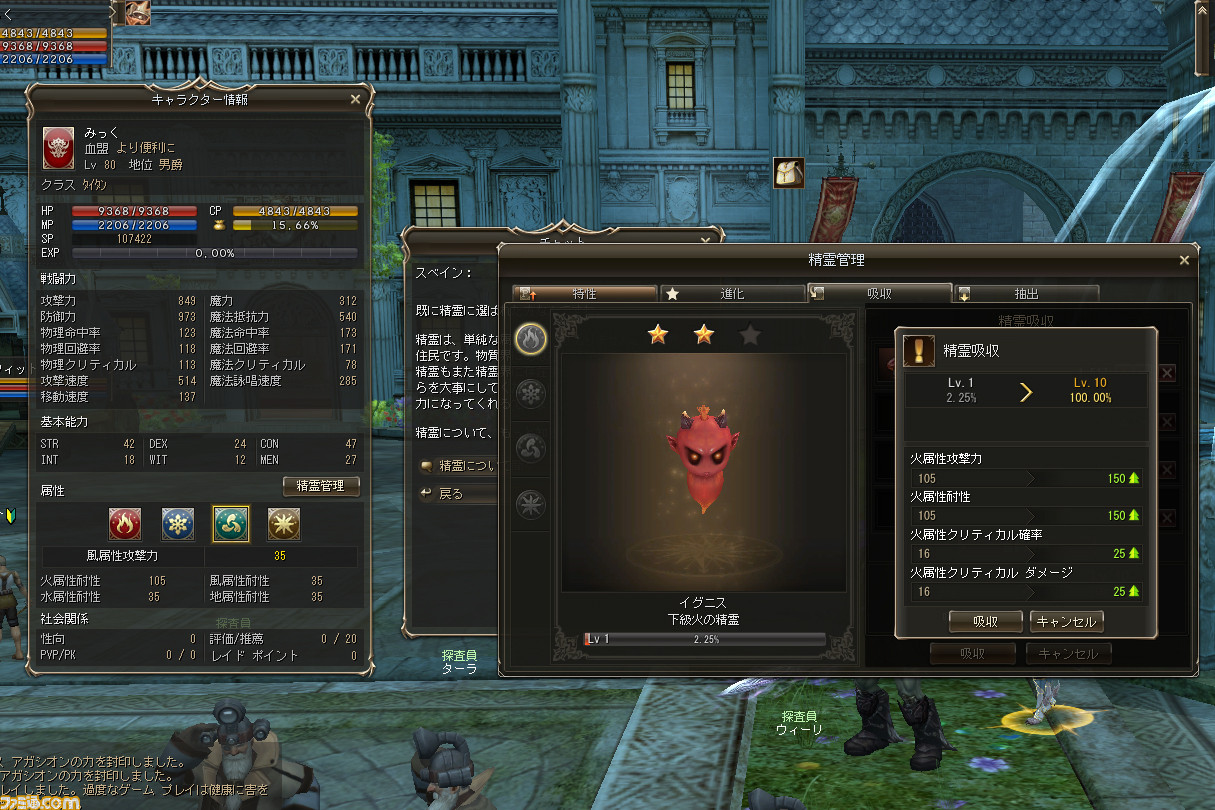The height and width of the screenshot is (810, 1215).
Task: Confirm absorption with the 吸収 popup button
Action: coord(985,621)
